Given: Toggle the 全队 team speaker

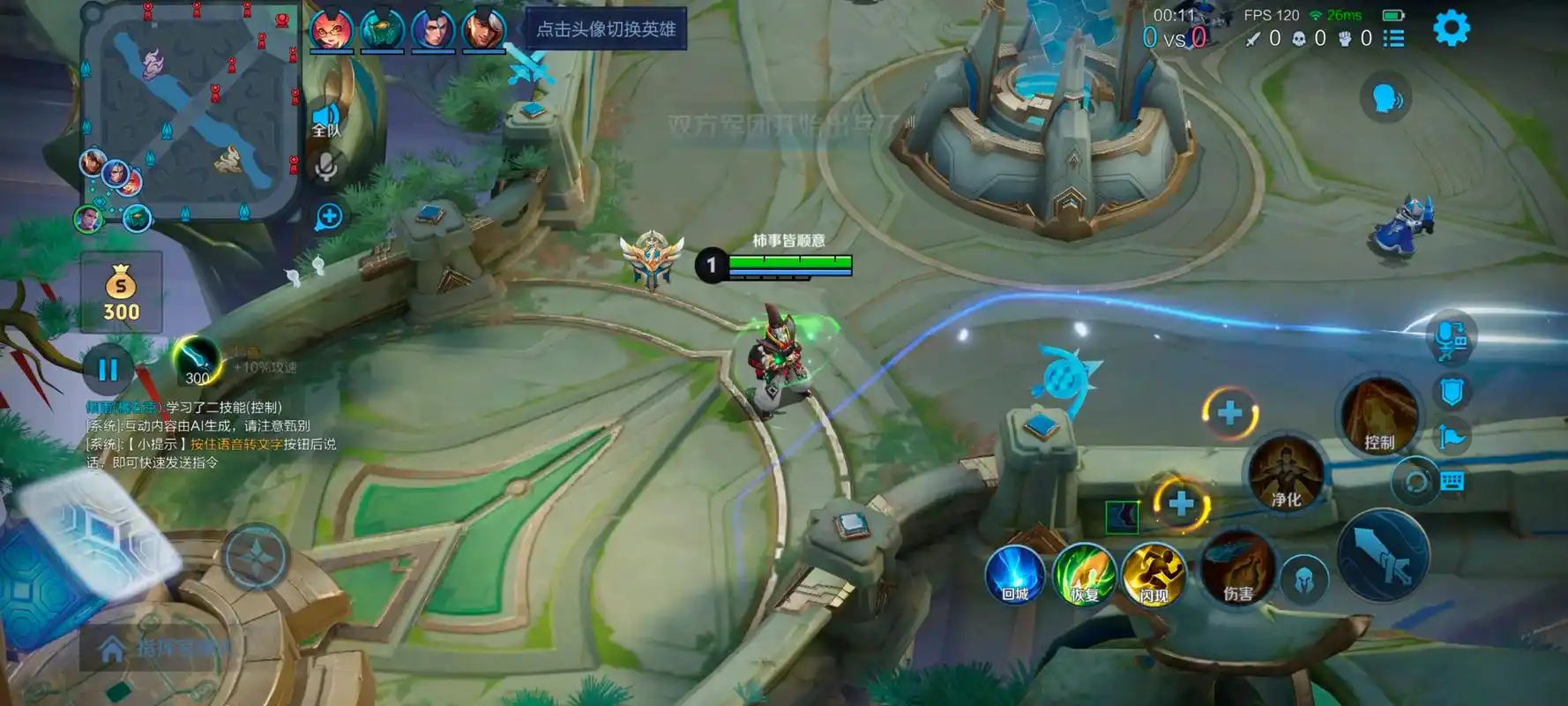Looking at the screenshot, I should [325, 120].
